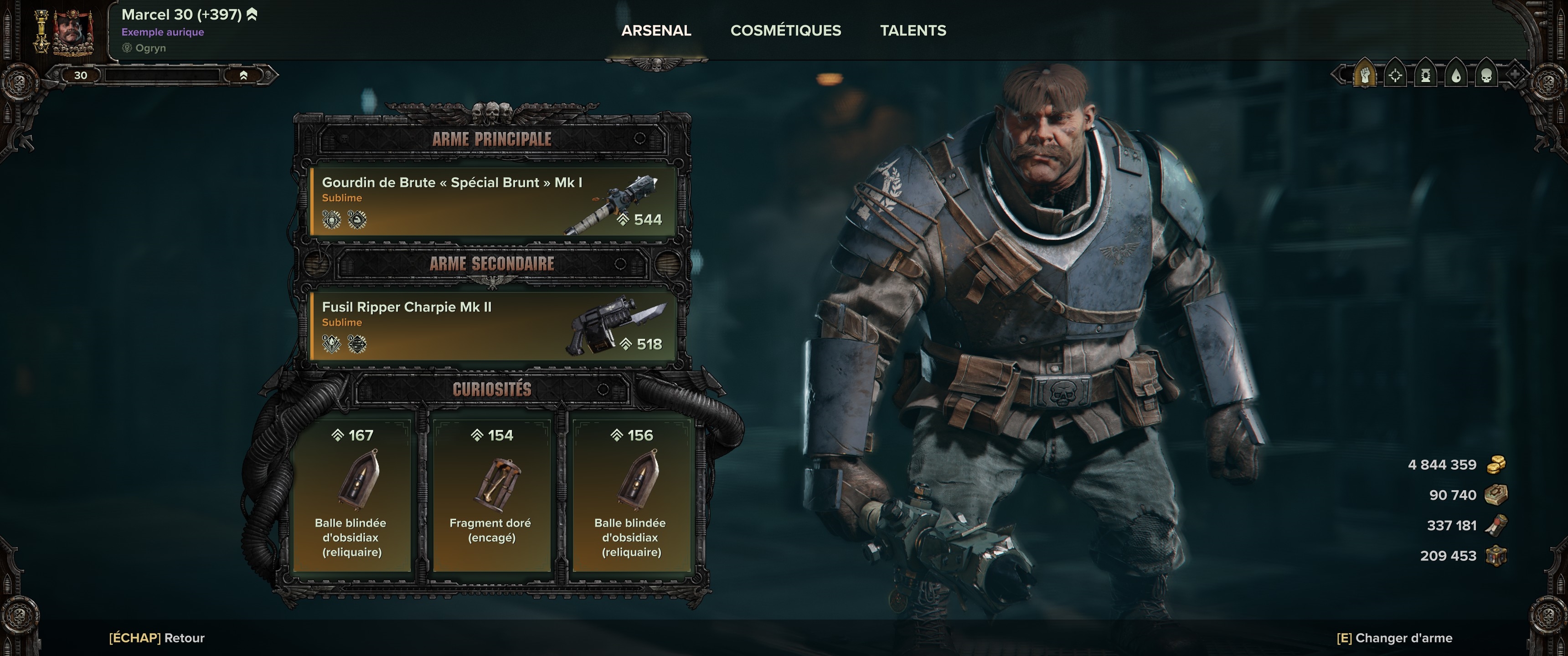
Task: Switch to the Cosmétiques tab
Action: (x=785, y=31)
